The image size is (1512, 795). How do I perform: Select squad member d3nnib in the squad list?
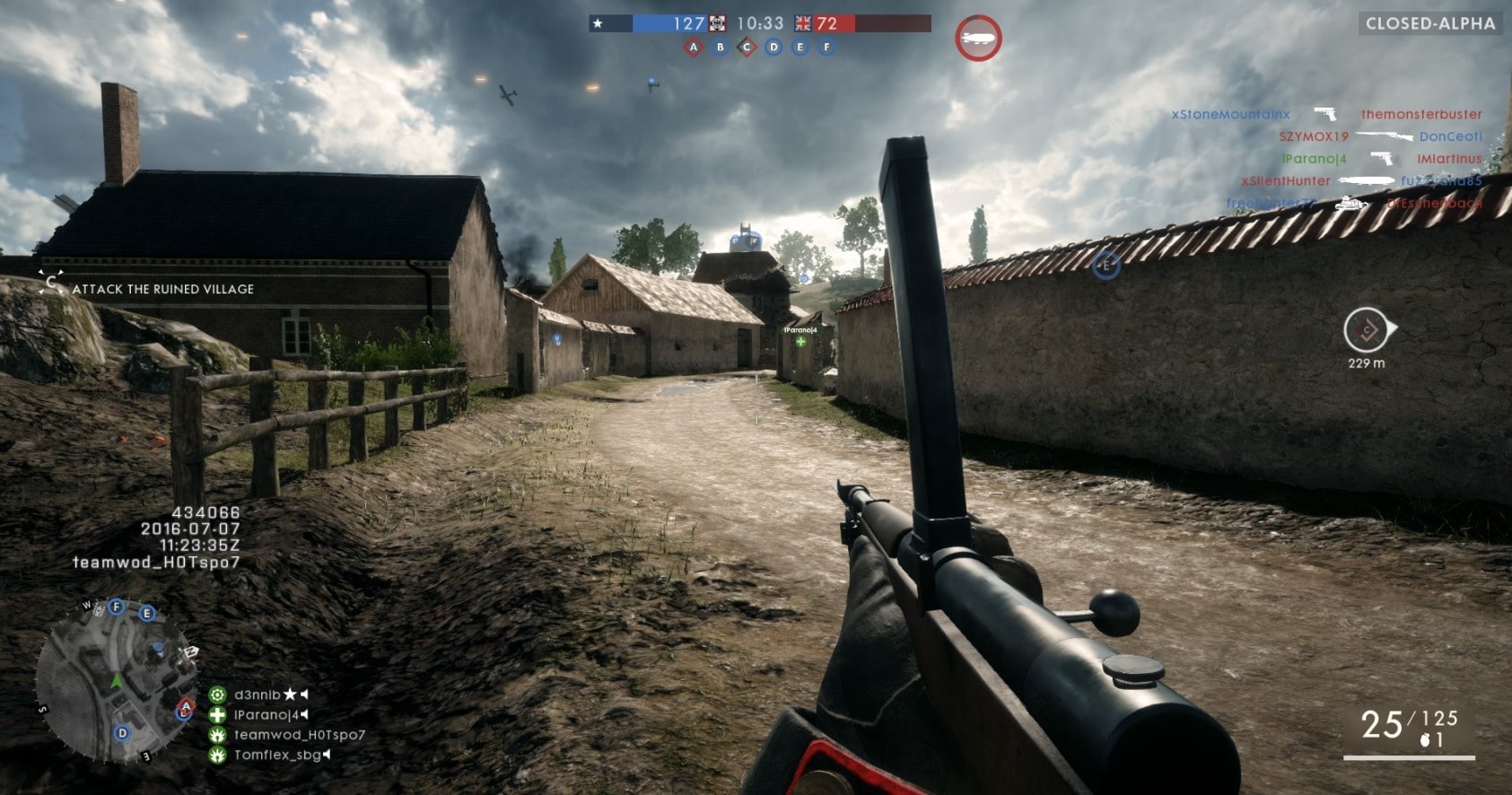click(x=257, y=695)
